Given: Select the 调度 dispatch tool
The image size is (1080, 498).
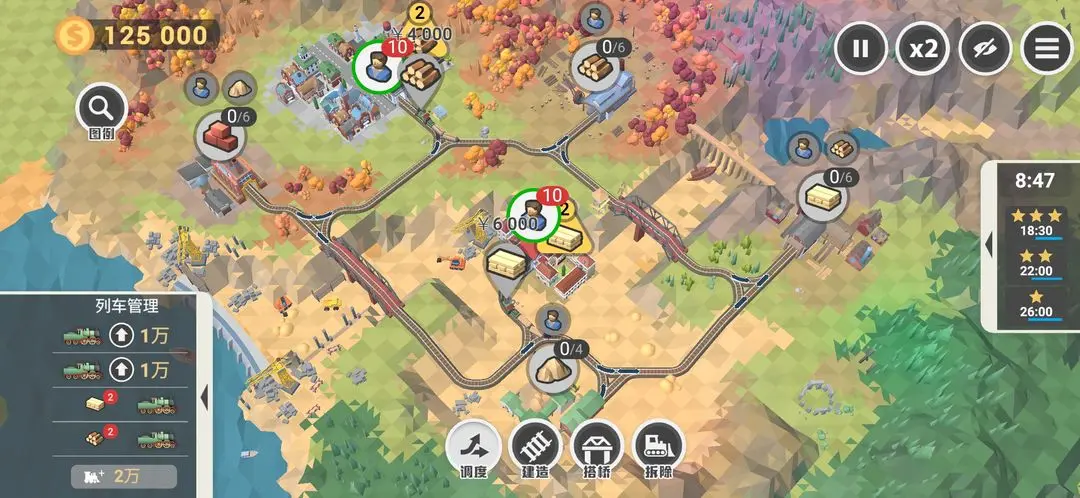Looking at the screenshot, I should pos(474,447).
